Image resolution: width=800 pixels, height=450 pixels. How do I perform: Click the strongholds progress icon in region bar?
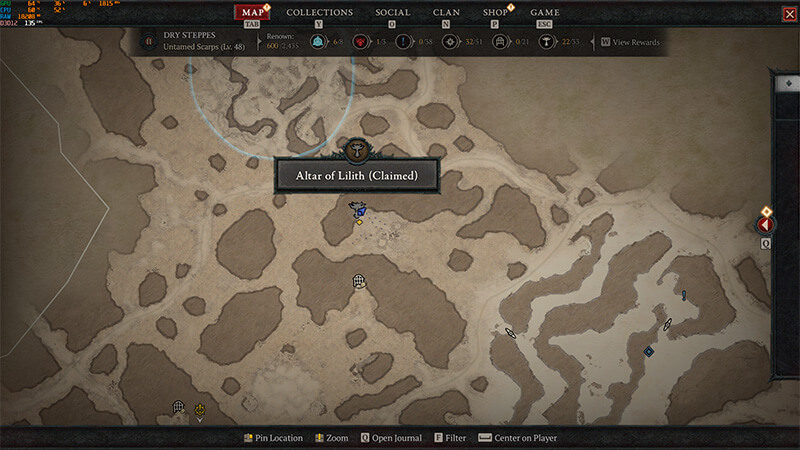(360, 42)
